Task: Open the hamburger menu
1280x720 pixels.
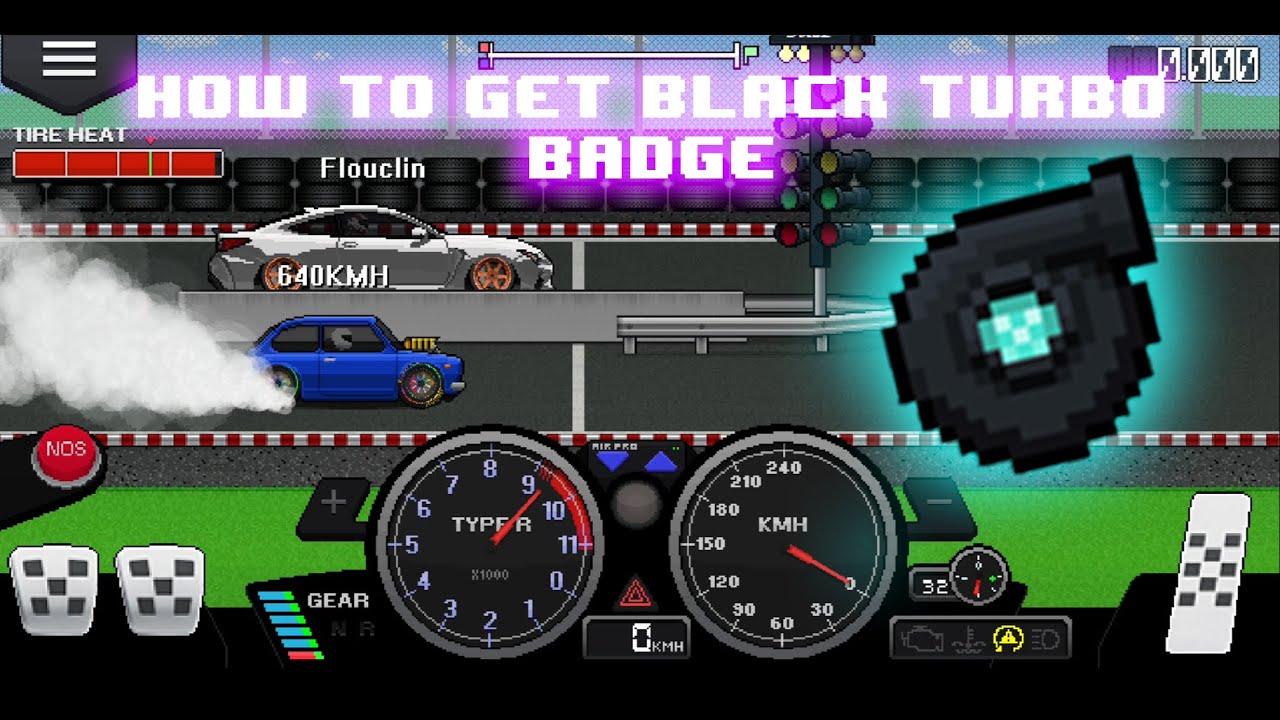Action: coord(68,60)
